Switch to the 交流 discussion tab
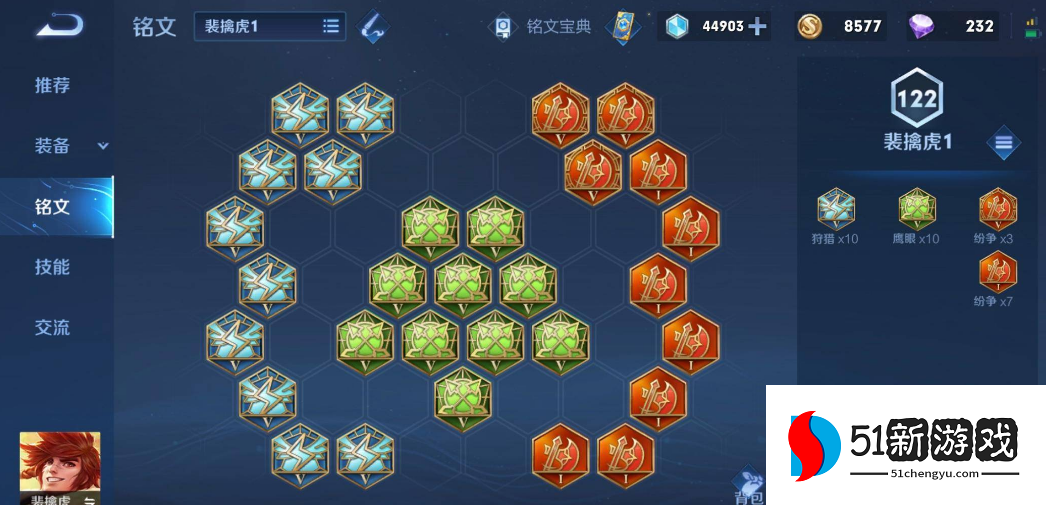Image resolution: width=1046 pixels, height=505 pixels. click(x=53, y=327)
